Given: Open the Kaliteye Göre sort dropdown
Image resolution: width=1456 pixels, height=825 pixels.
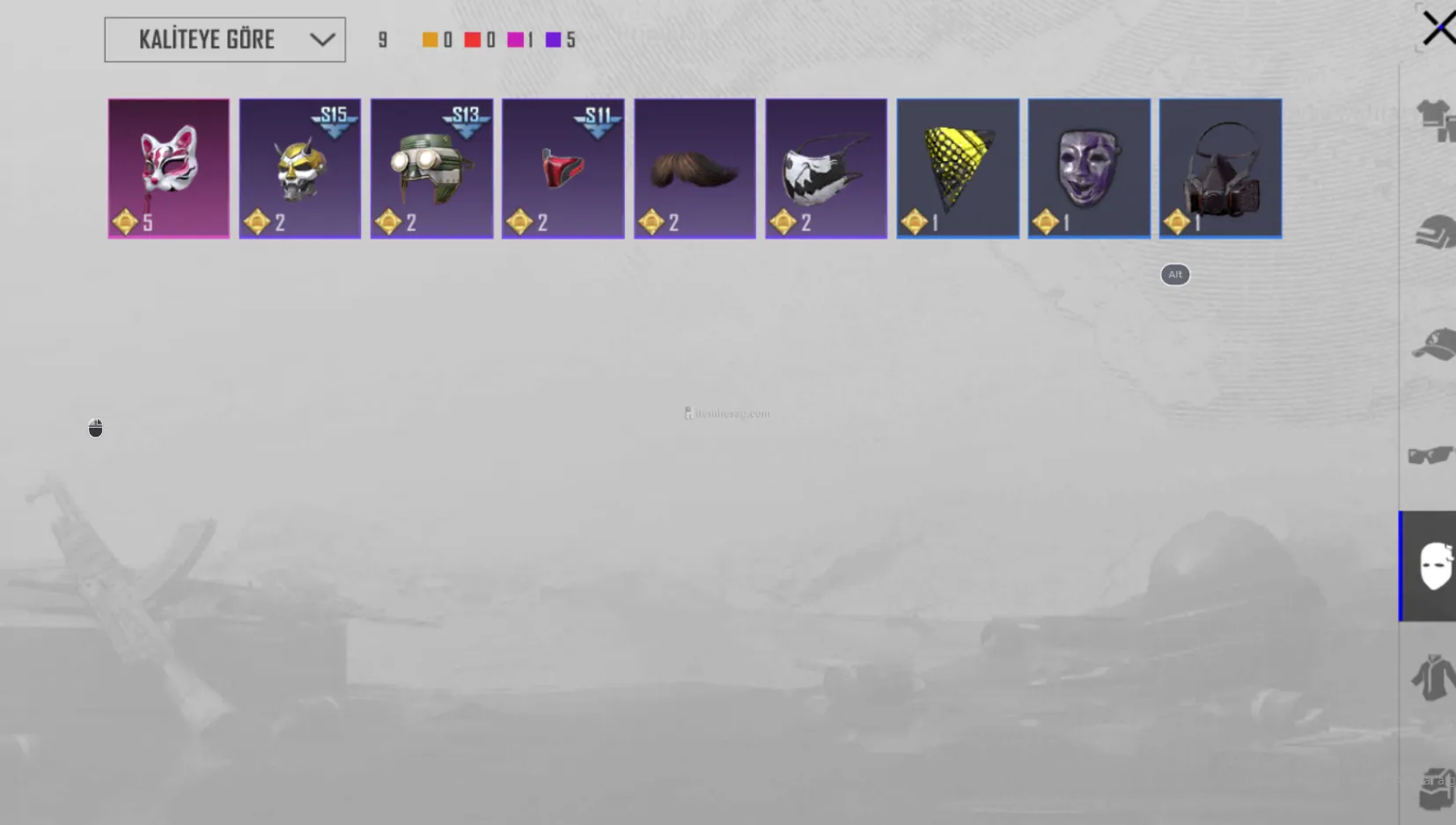Looking at the screenshot, I should click(224, 40).
